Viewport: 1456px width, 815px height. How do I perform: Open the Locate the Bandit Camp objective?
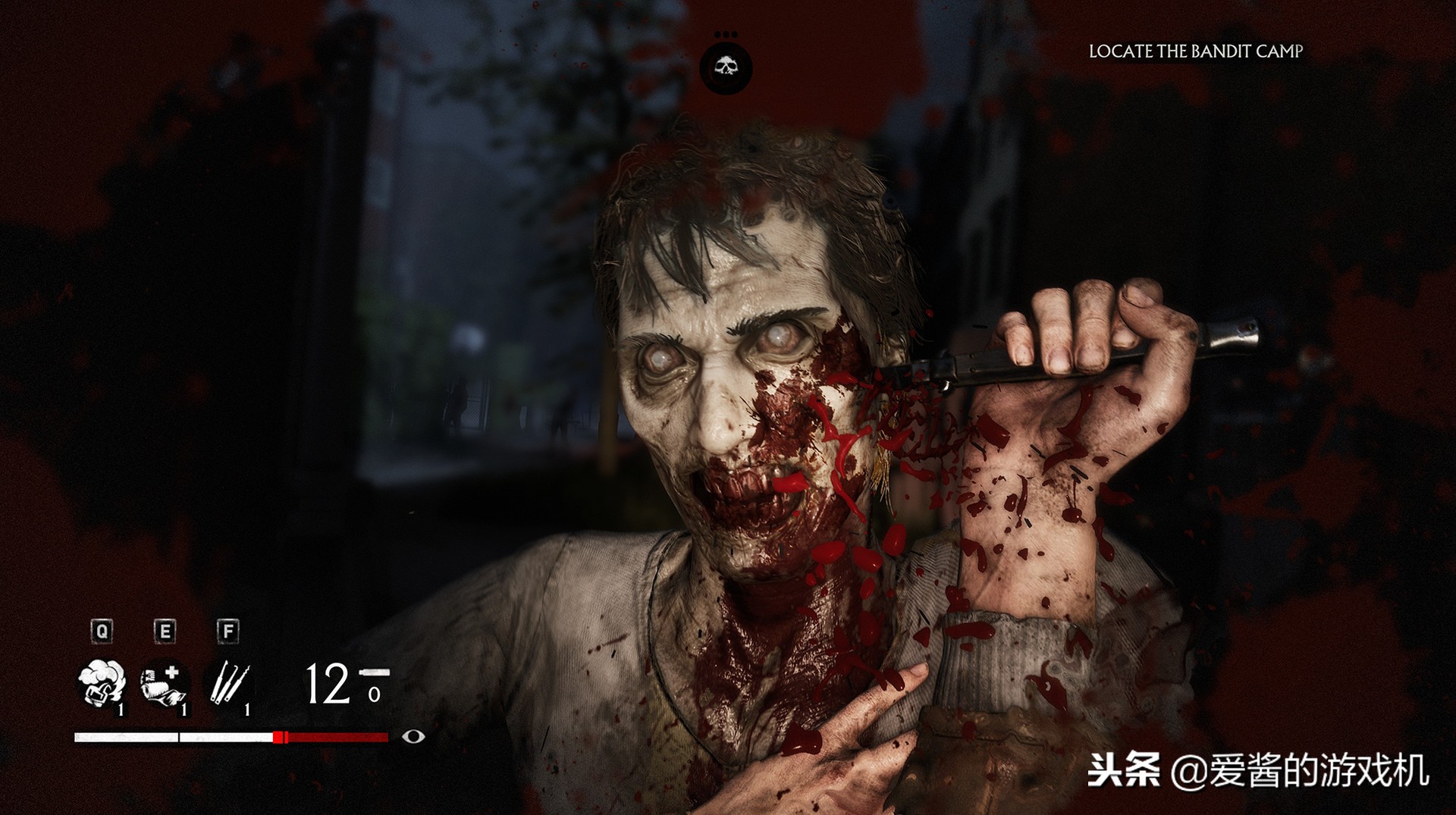pos(1195,52)
